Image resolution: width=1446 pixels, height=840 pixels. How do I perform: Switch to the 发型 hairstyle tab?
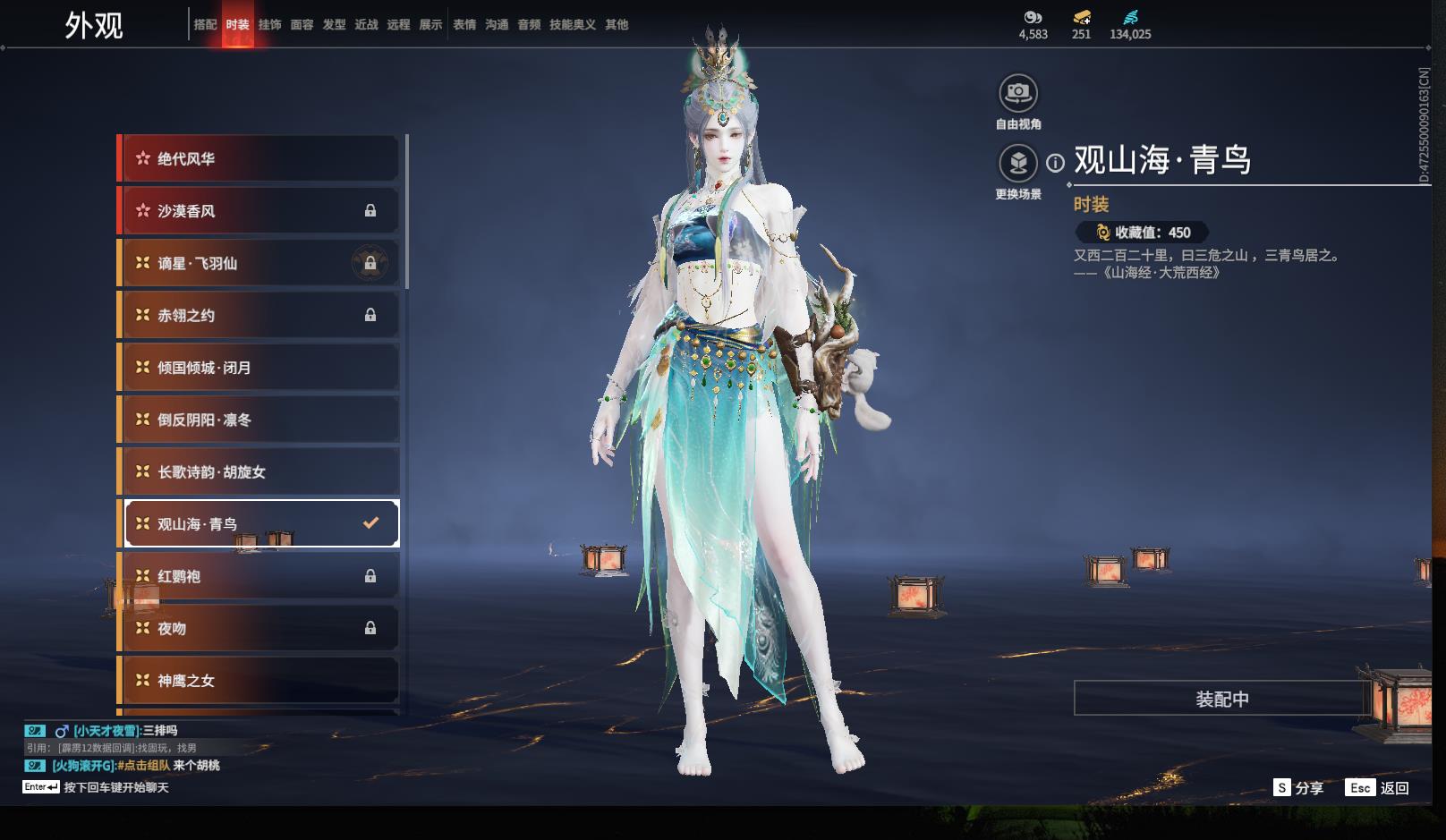(334, 25)
